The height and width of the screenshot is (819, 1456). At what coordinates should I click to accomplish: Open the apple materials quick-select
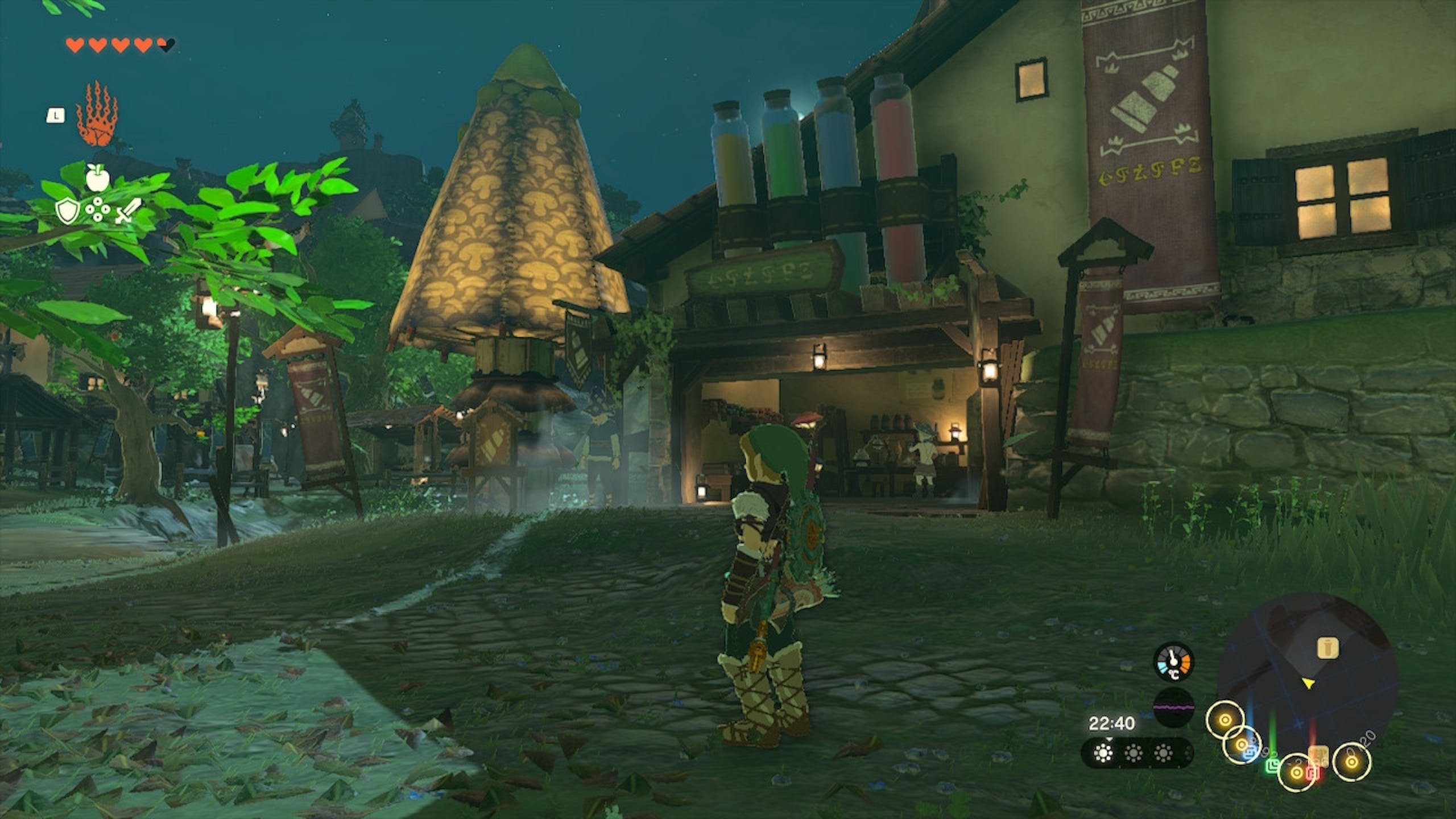coord(97,177)
